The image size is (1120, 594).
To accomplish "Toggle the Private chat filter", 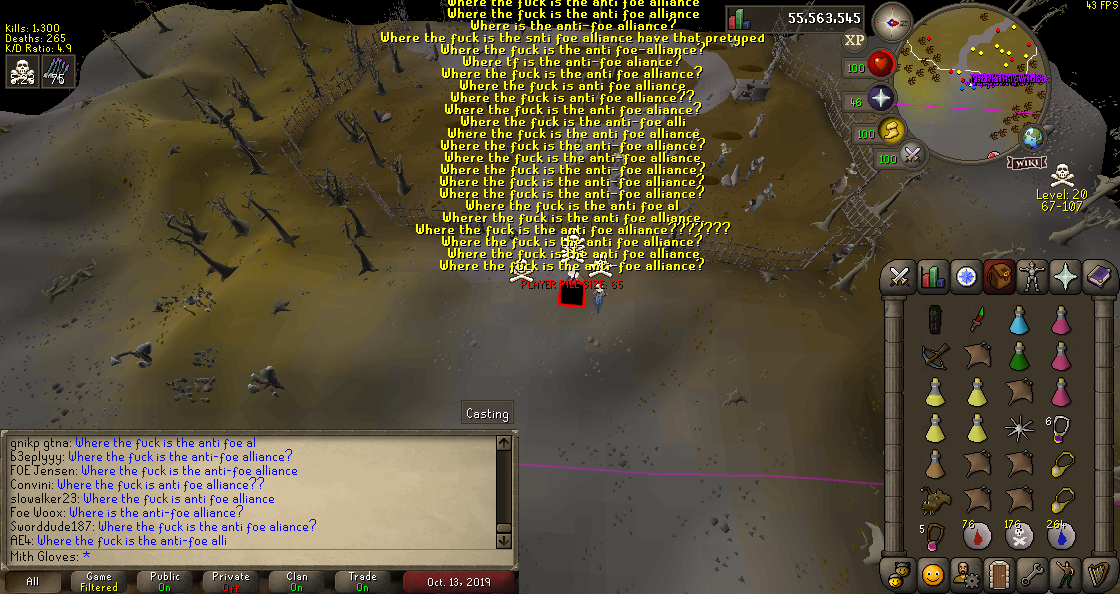I will click(230, 581).
